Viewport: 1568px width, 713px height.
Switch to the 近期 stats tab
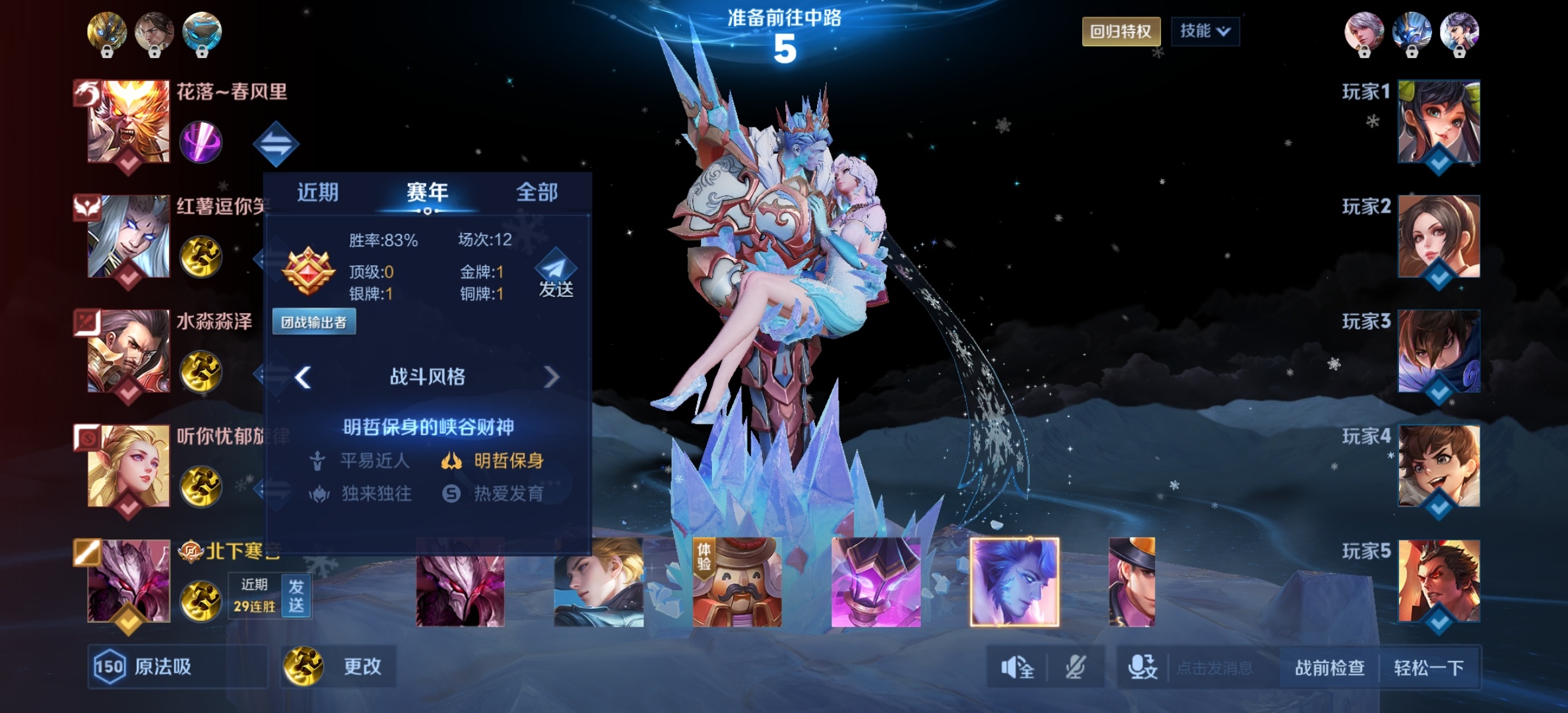pos(317,193)
